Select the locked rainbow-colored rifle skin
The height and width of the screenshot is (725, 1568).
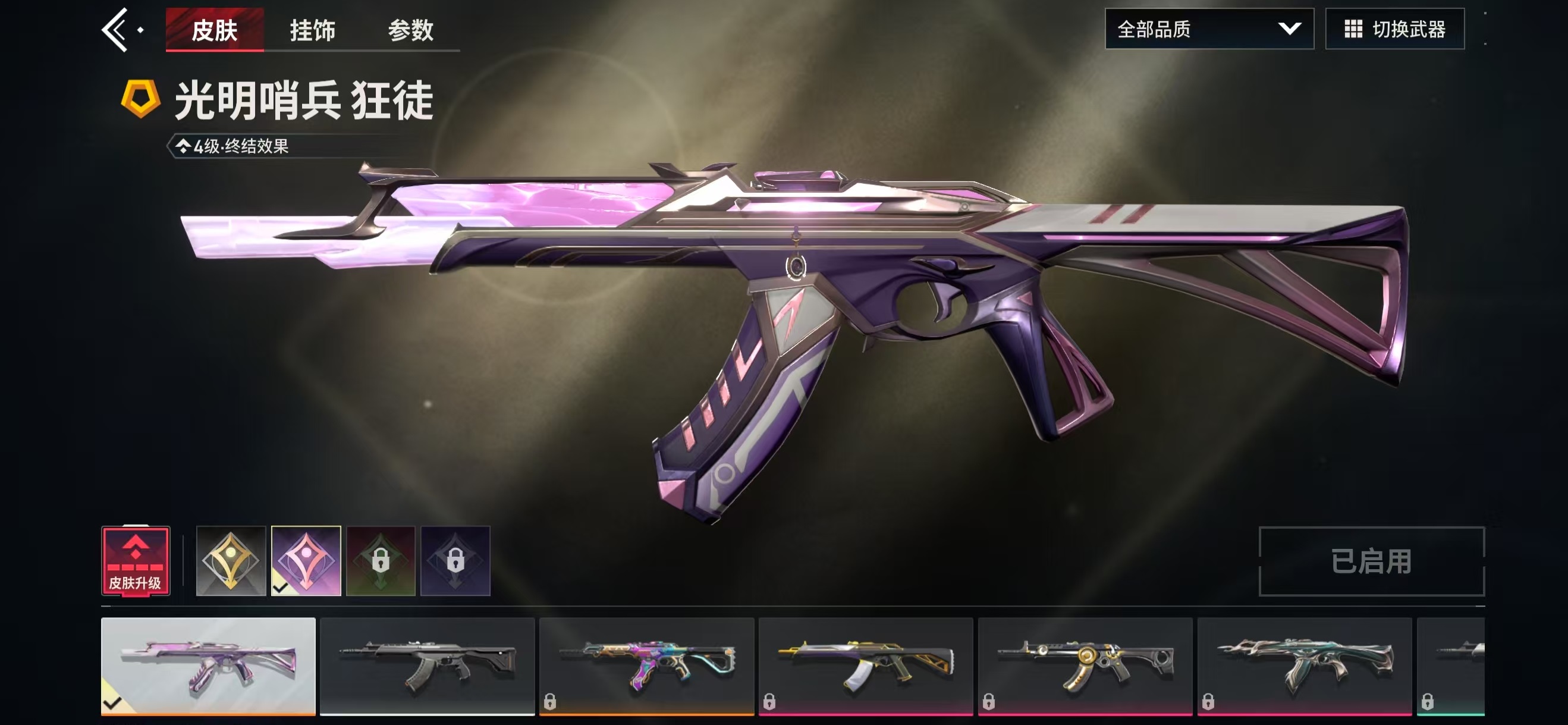[646, 666]
